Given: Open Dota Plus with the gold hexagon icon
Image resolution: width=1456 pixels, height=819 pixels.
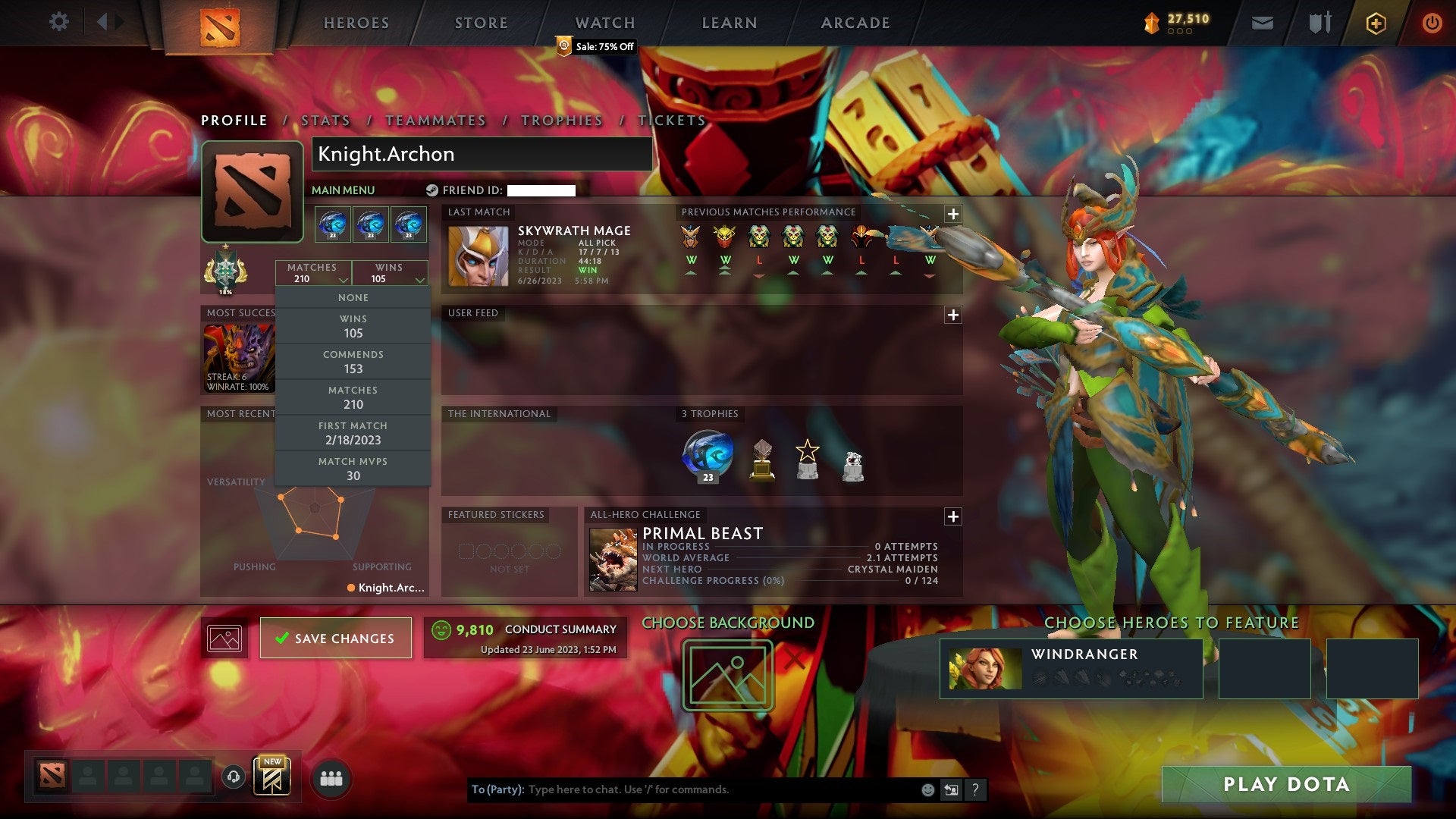Looking at the screenshot, I should [x=1375, y=23].
